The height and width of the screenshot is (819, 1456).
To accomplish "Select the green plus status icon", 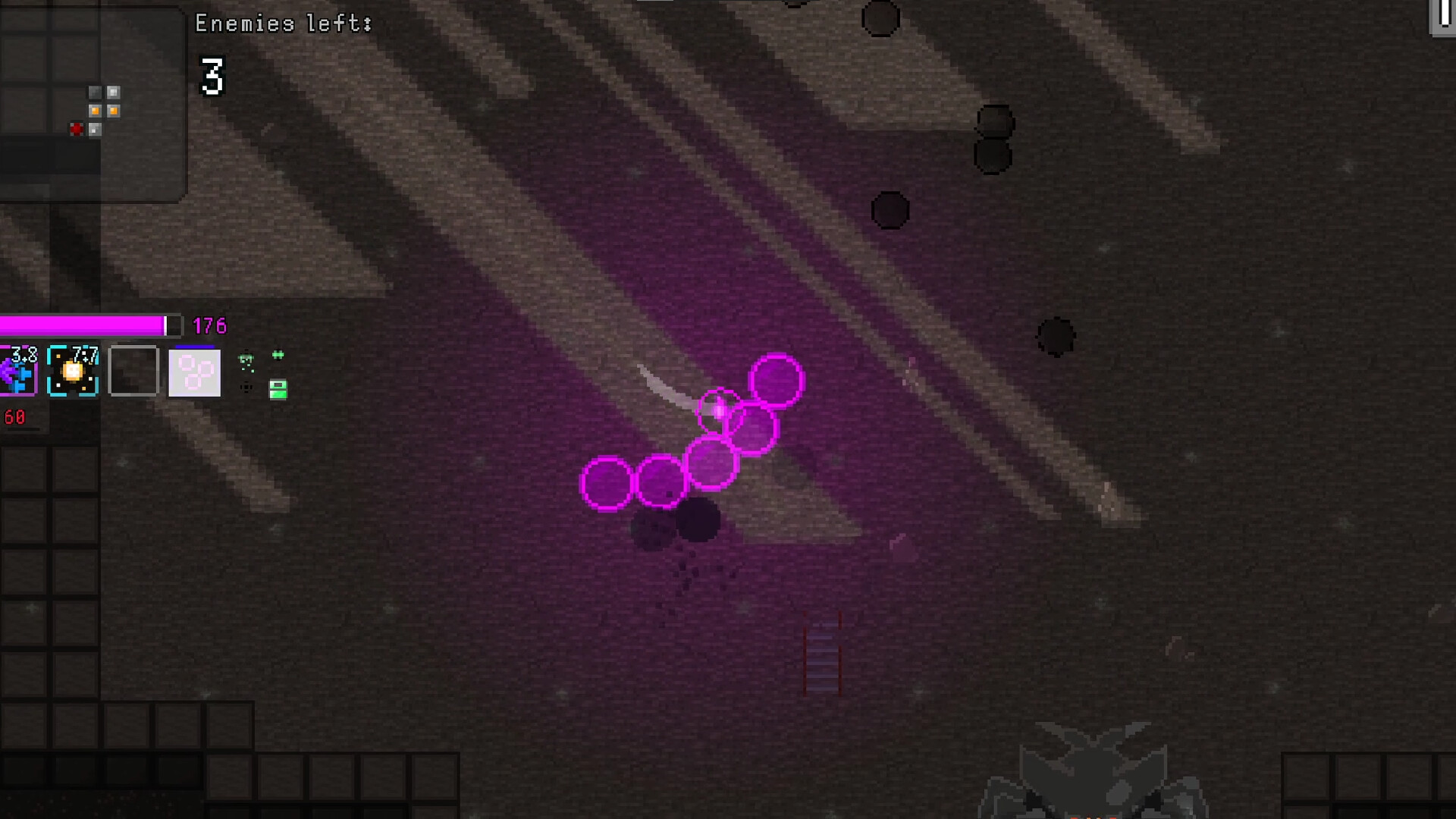I will coord(279,353).
